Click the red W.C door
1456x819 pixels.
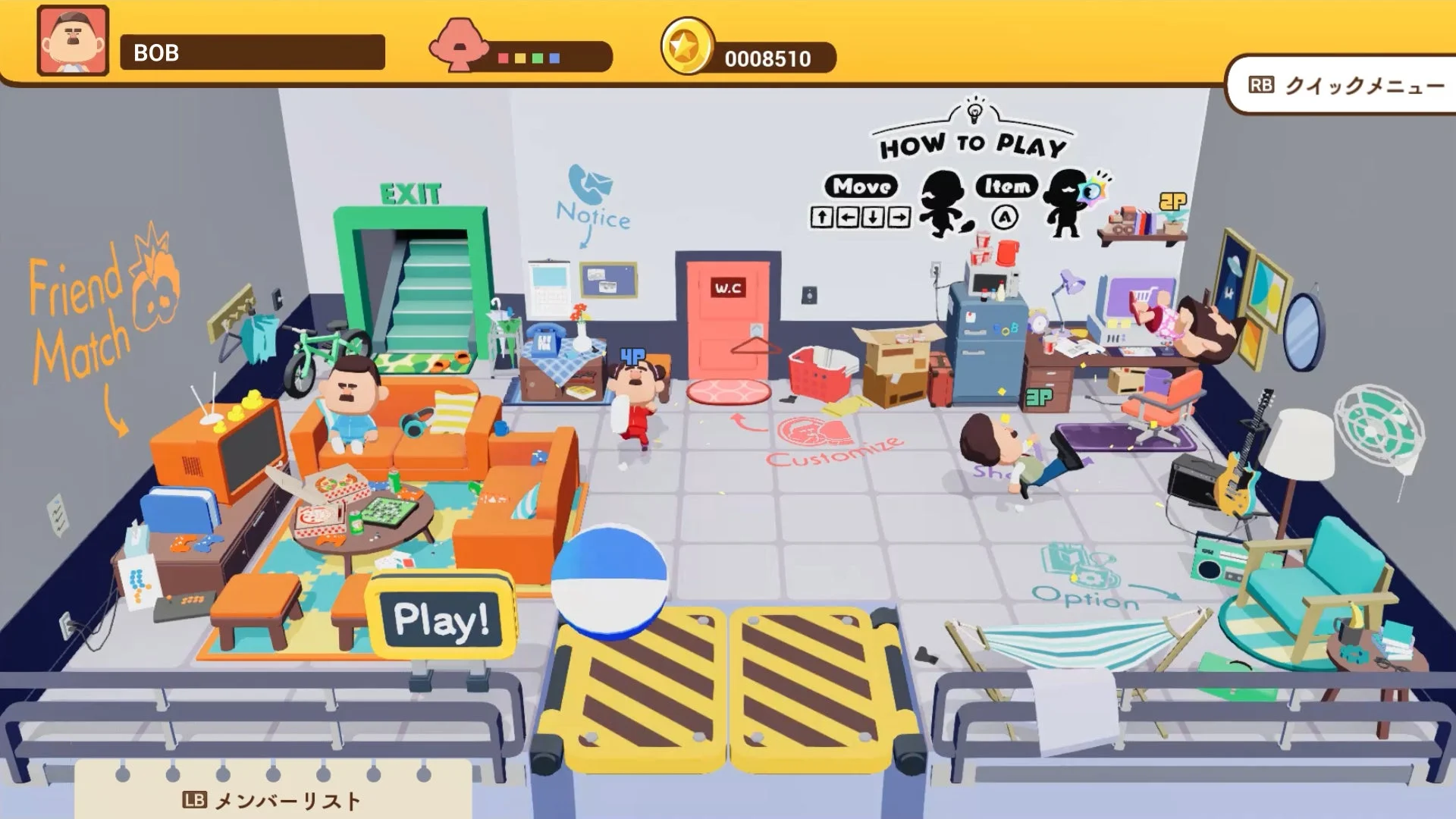727,318
